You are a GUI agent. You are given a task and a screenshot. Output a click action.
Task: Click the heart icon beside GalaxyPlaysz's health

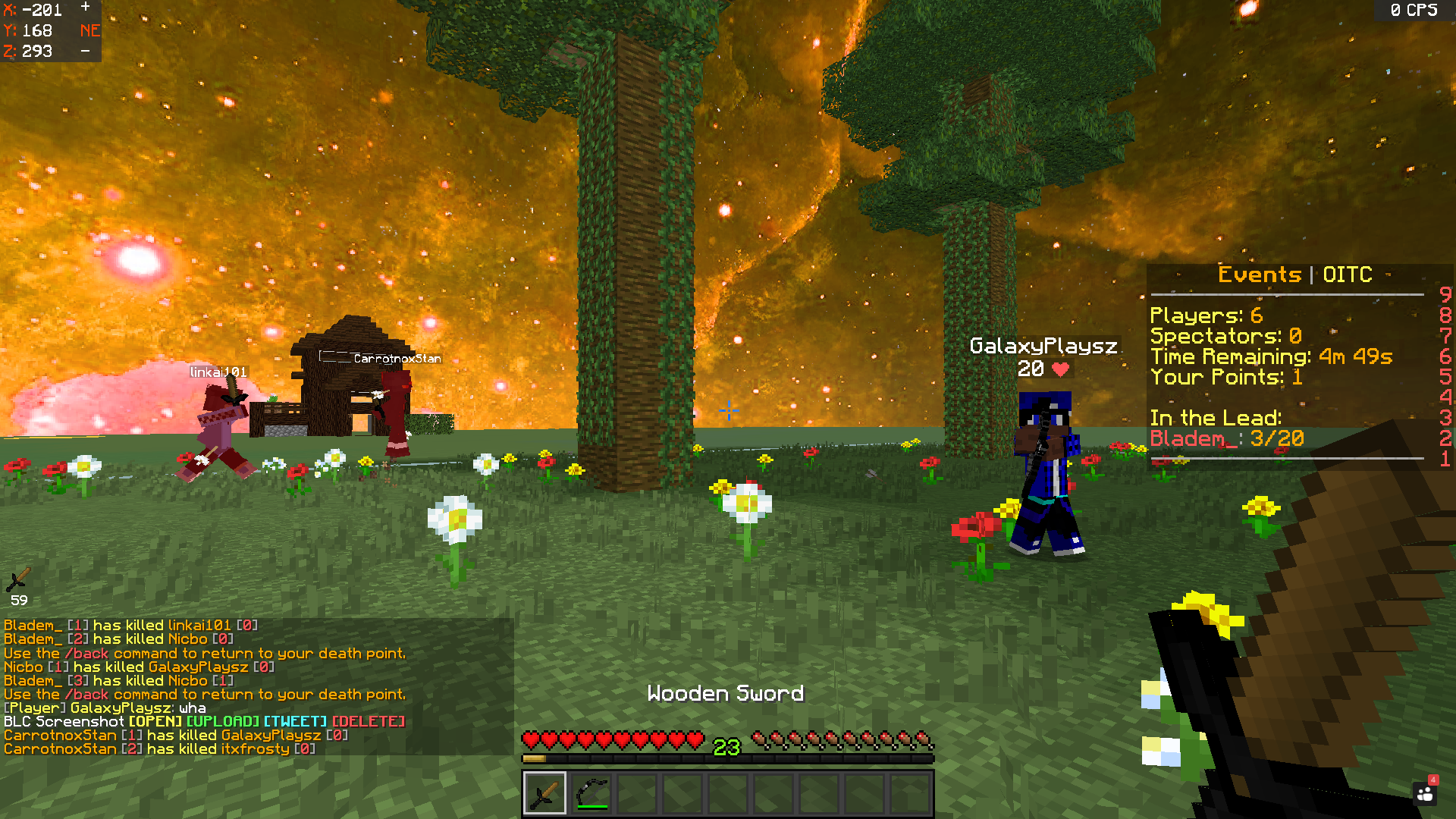pos(1060,371)
